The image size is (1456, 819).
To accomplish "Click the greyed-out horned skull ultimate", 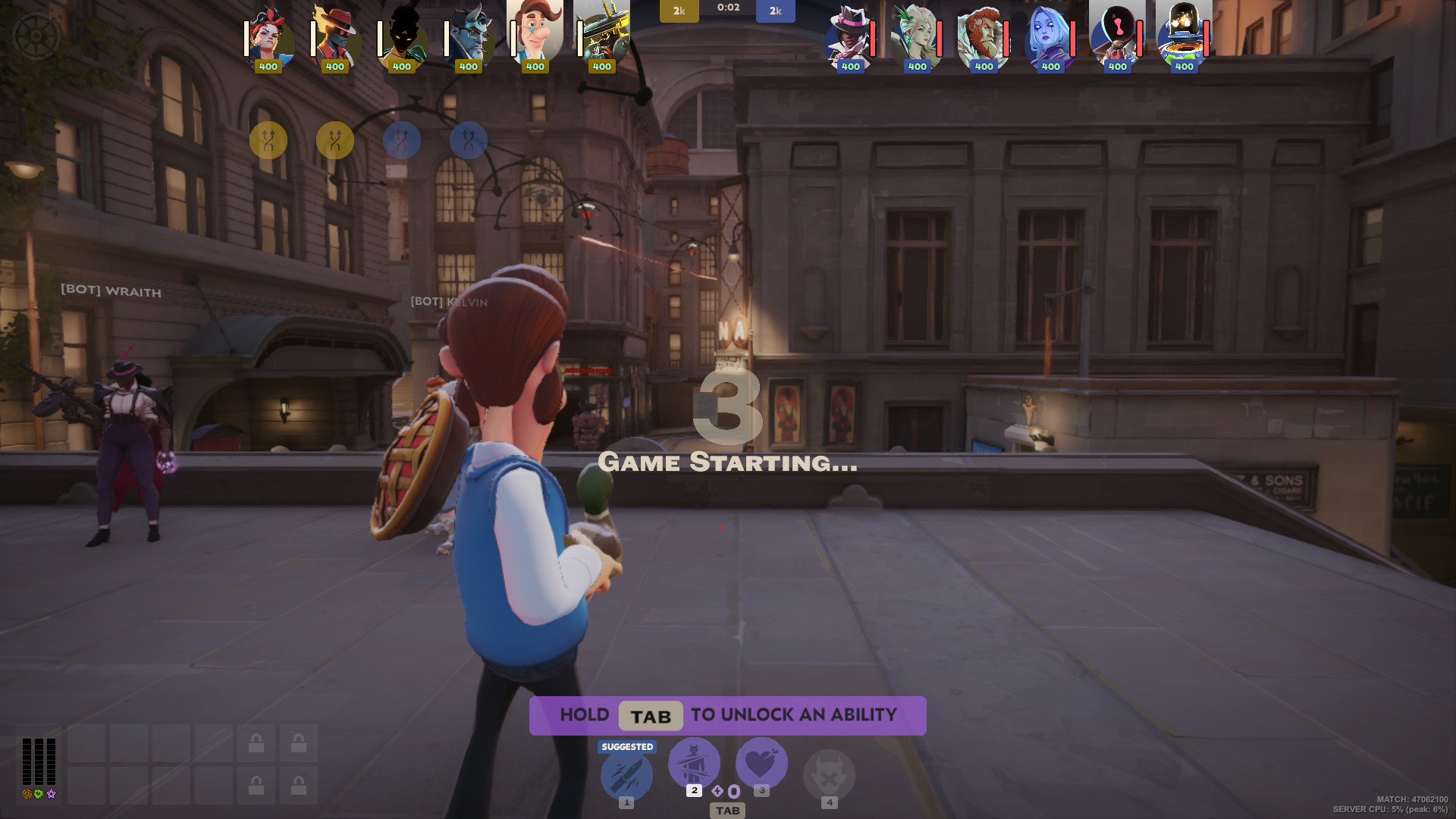I will click(829, 775).
